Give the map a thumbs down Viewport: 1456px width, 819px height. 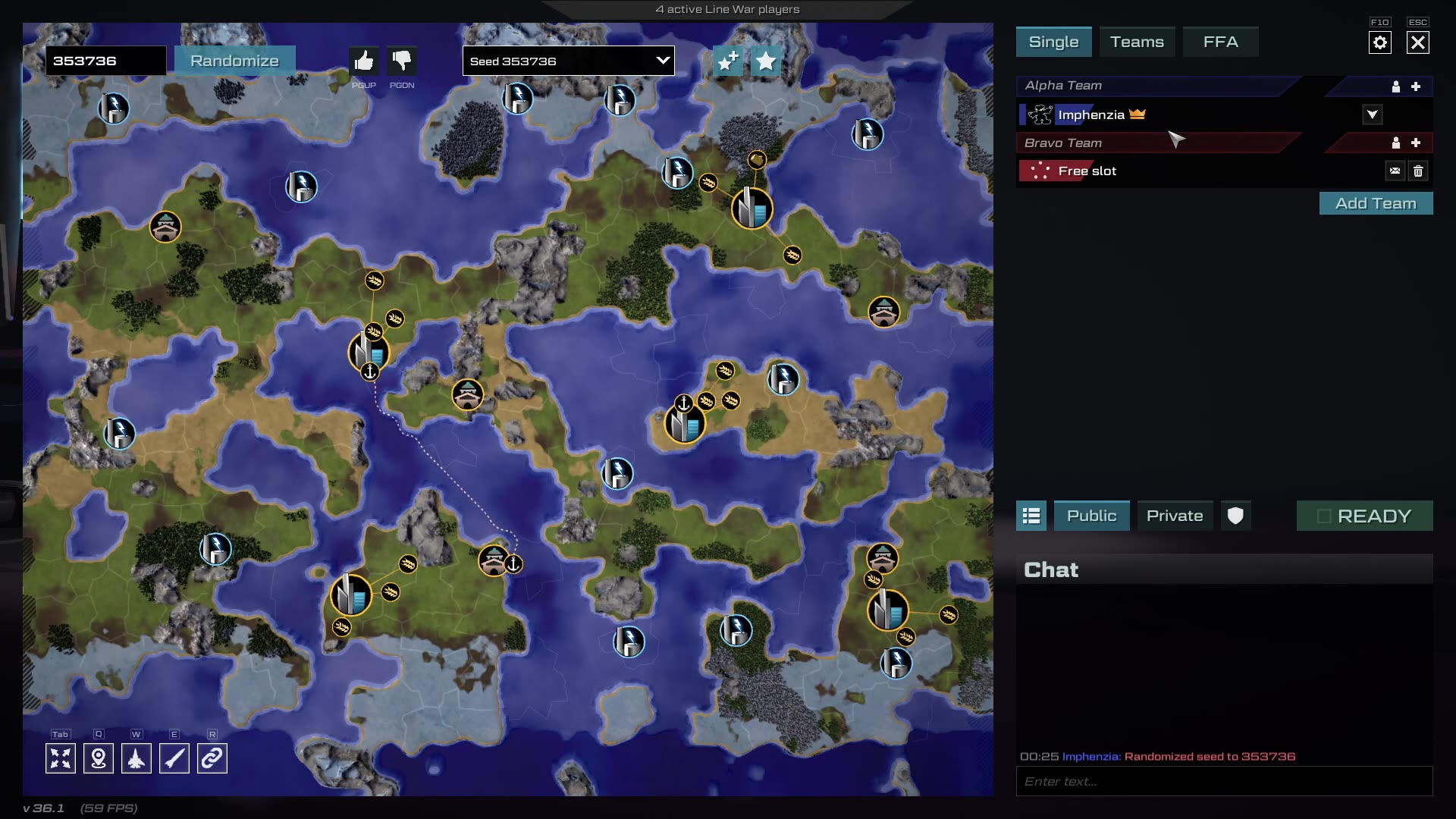click(x=402, y=61)
